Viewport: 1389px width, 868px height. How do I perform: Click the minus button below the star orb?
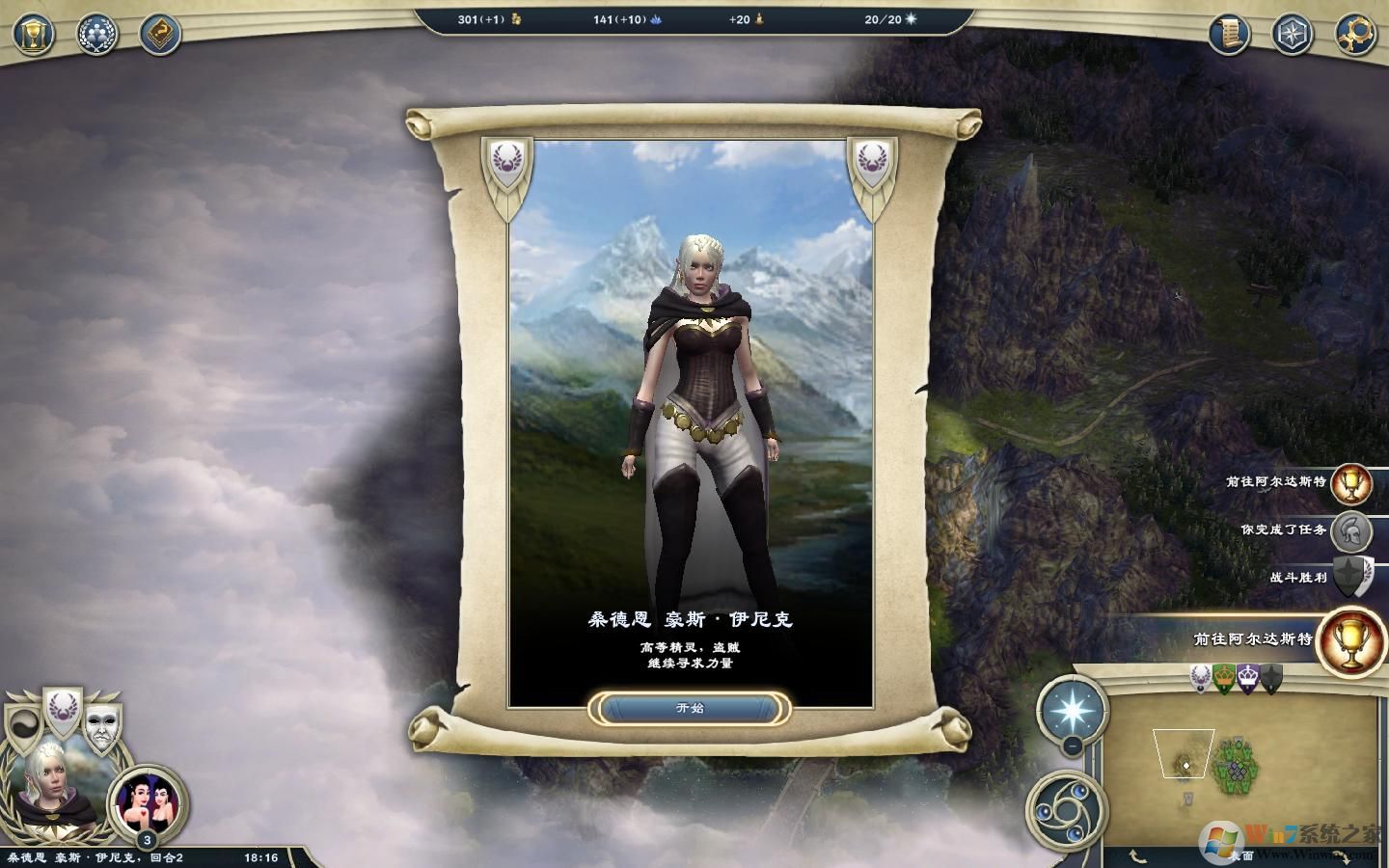pos(1073,746)
